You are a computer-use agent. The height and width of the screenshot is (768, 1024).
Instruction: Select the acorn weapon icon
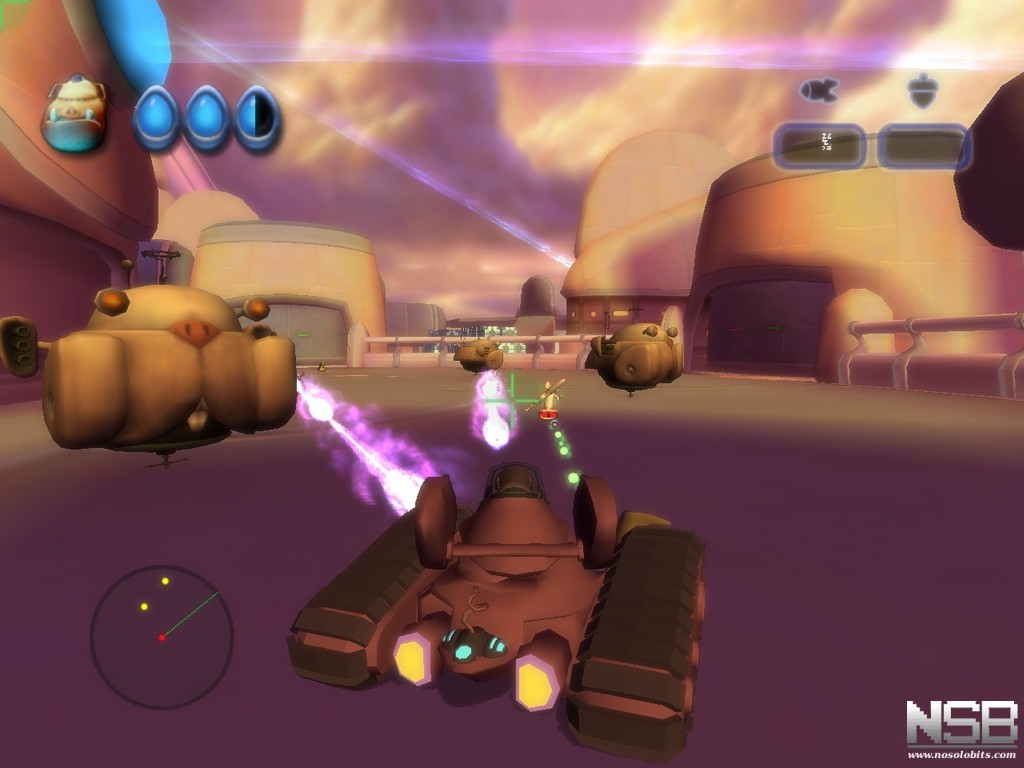click(x=922, y=91)
